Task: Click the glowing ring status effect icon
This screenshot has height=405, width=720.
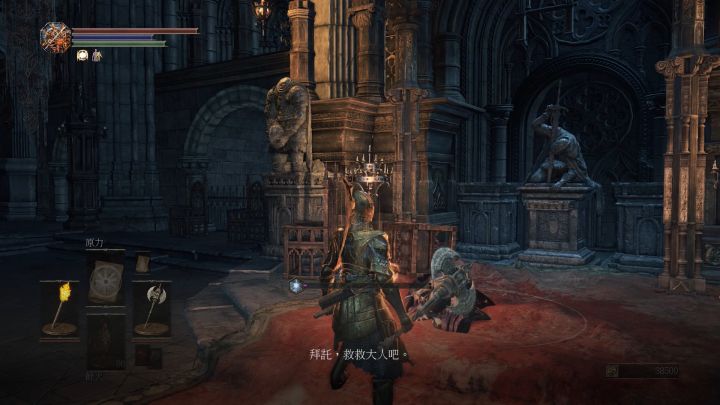Action: click(82, 56)
